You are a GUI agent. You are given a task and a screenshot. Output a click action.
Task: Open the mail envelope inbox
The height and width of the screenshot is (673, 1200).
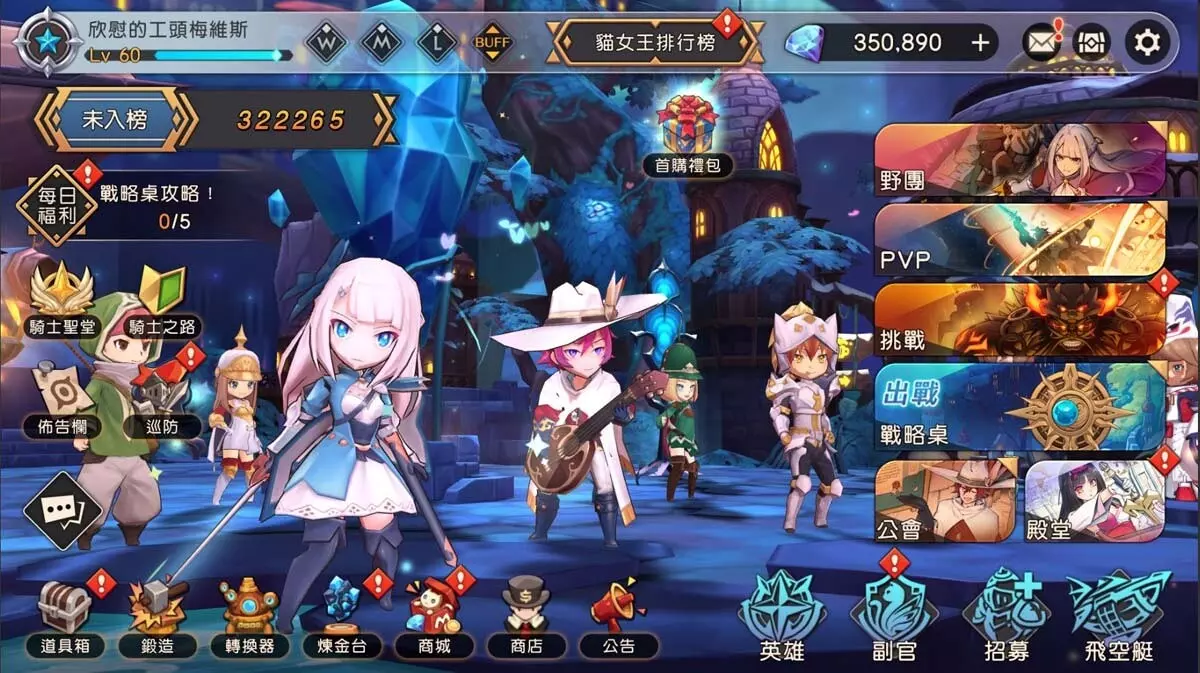(x=1041, y=42)
